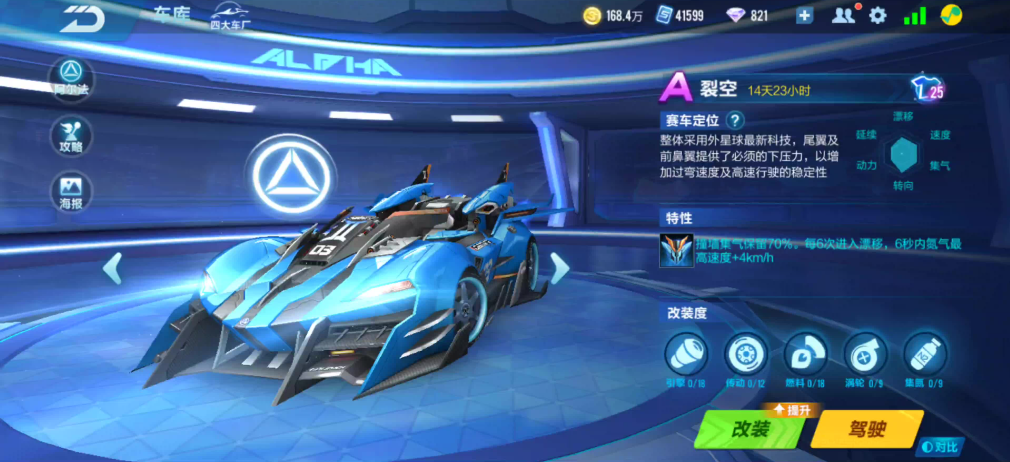Open the L25 shirt skin icon
Viewport: 1010px width, 462px height.
coord(927,90)
